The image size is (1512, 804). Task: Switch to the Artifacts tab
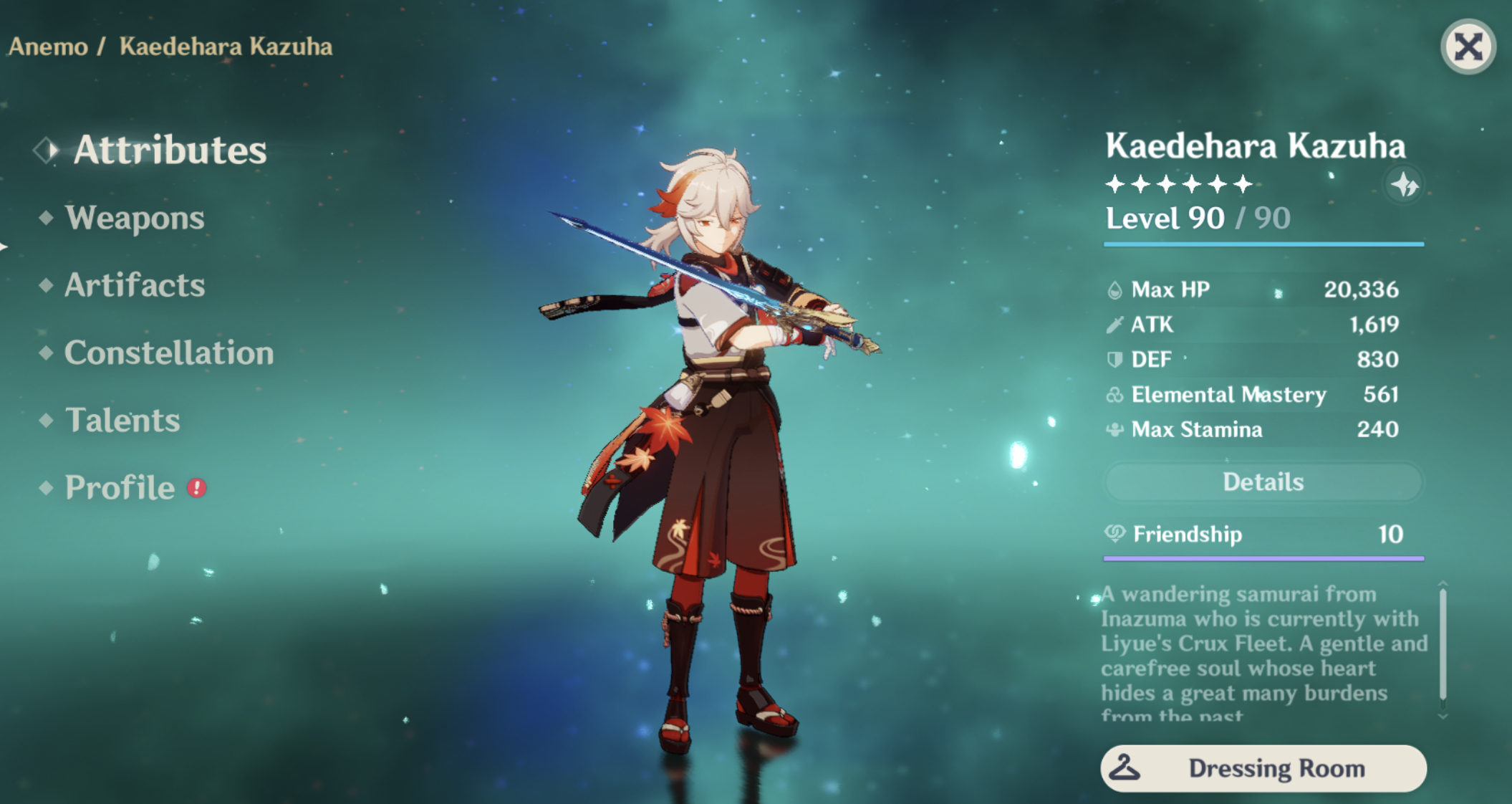coord(133,286)
